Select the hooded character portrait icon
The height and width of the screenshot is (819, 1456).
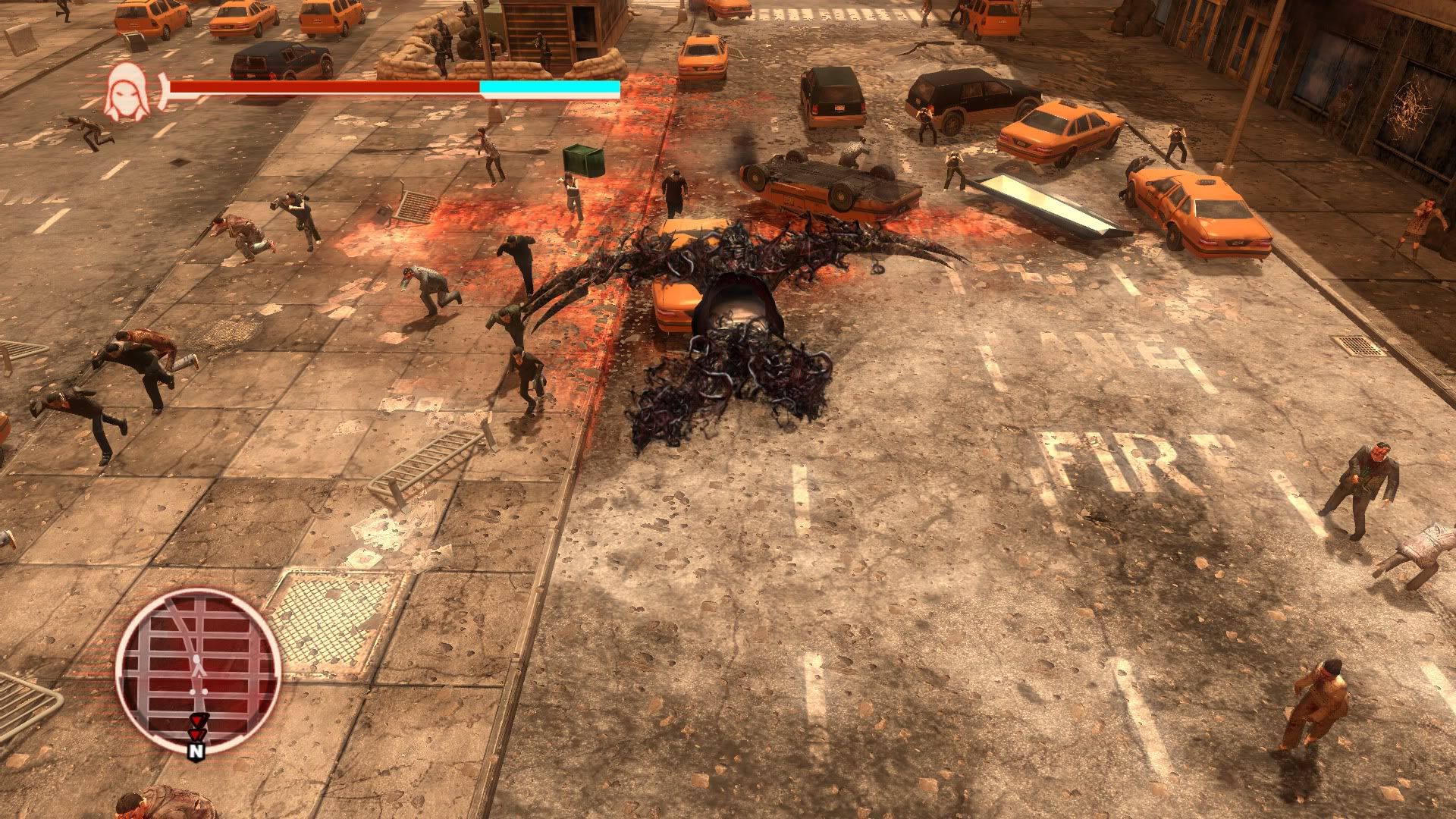(x=127, y=93)
